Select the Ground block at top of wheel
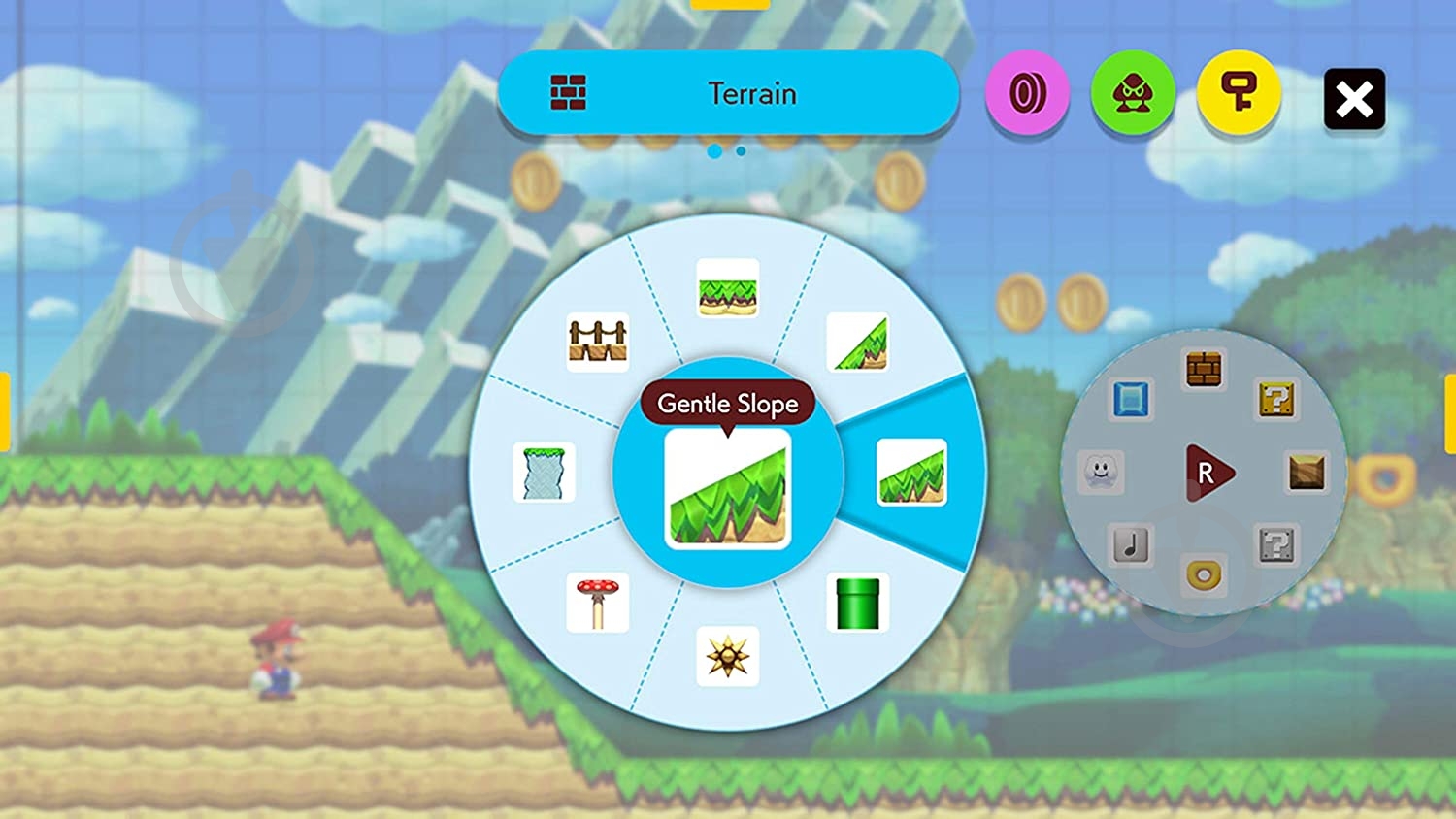The image size is (1456, 819). point(728,291)
